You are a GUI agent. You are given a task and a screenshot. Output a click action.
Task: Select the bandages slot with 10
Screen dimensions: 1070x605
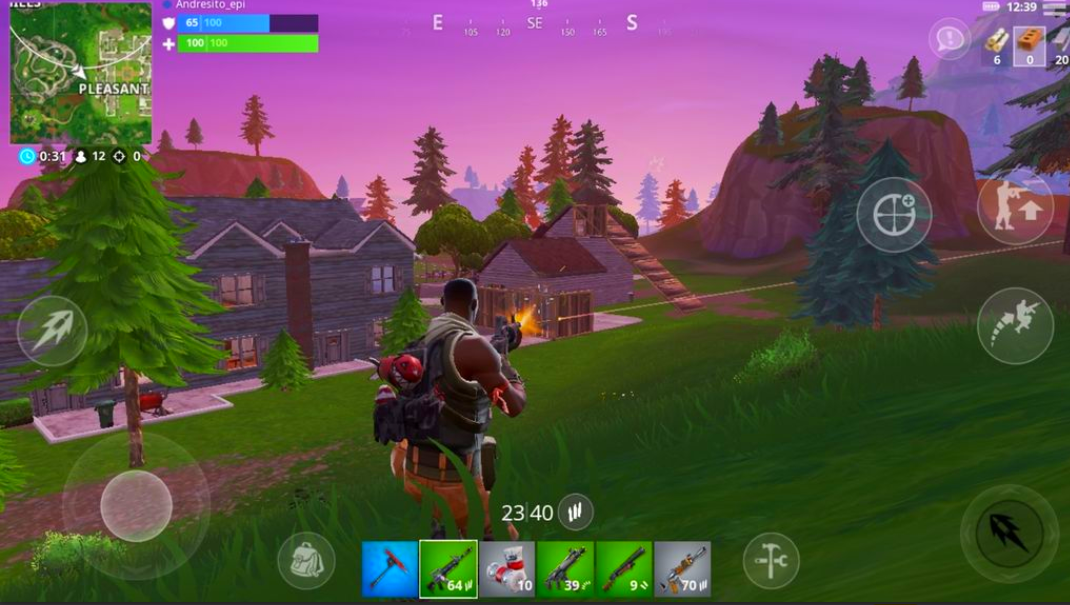click(x=507, y=569)
